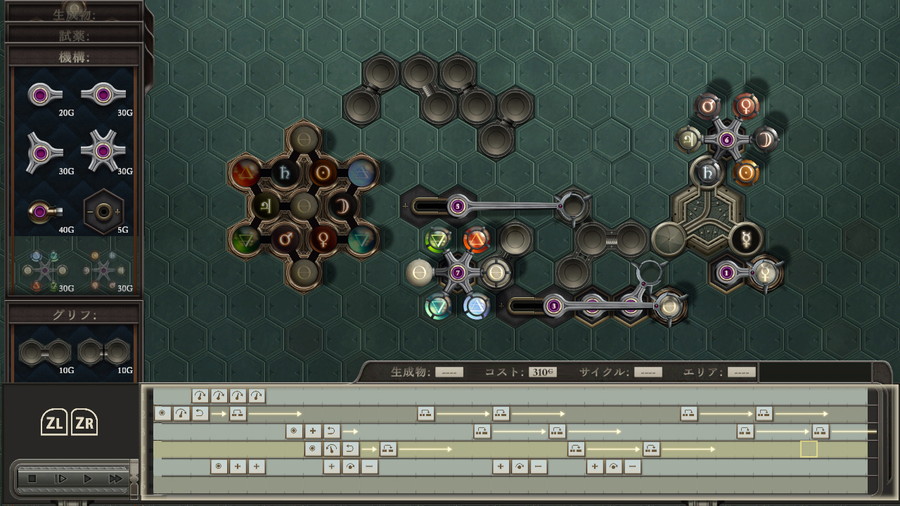Stop the simulation with the square button
Screen dimensions: 900x506
click(x=32, y=479)
